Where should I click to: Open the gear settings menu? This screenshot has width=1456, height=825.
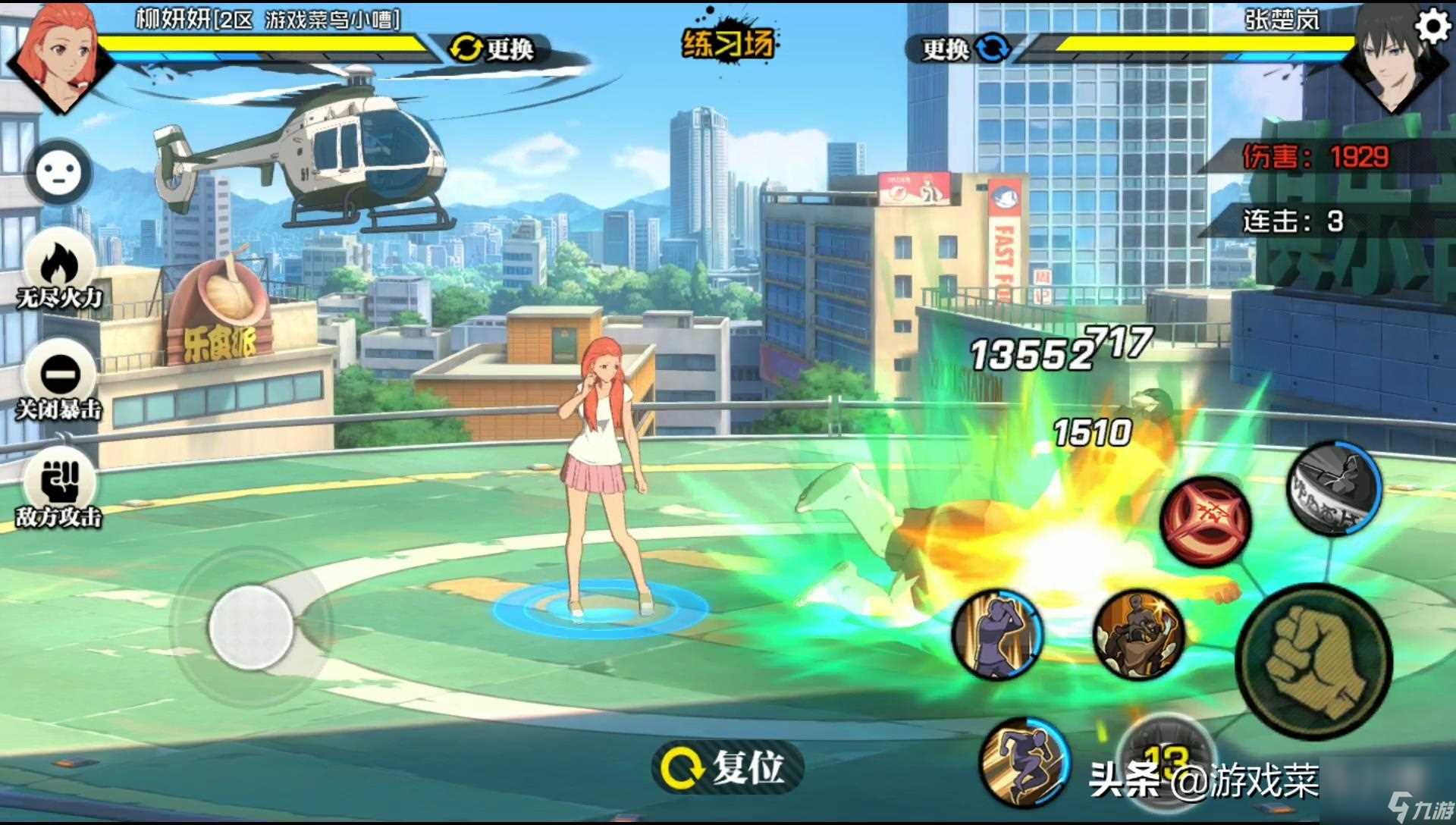(1432, 27)
